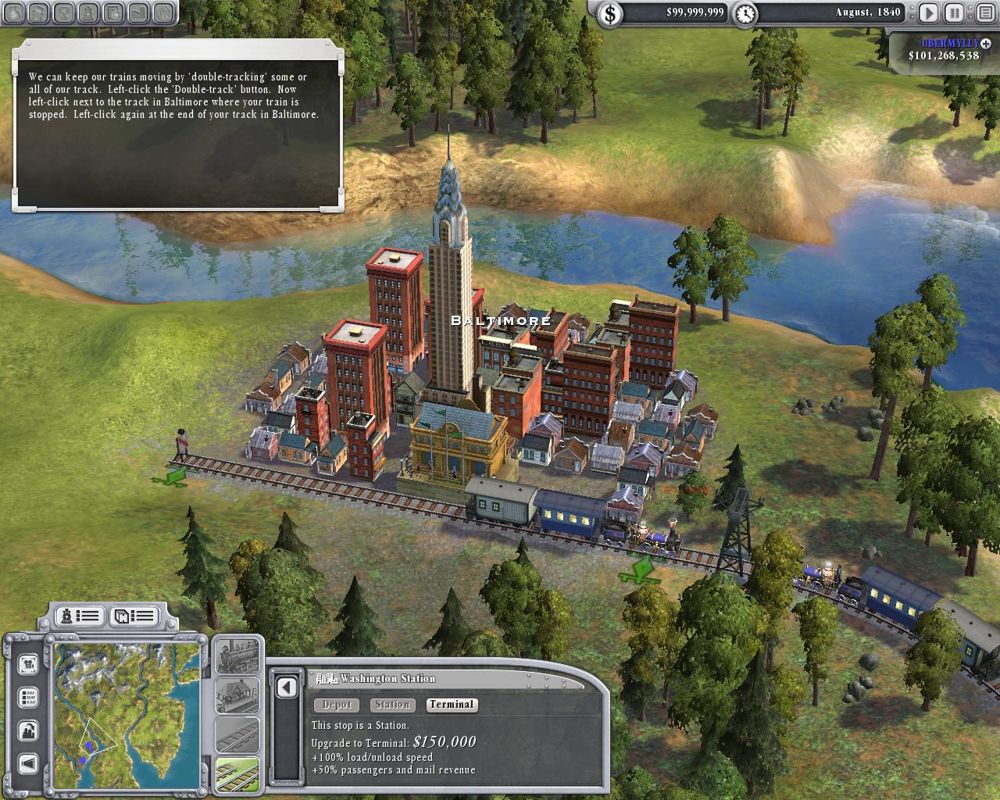Click the minimap of the region
Screen dimensions: 1000x800
(x=126, y=710)
